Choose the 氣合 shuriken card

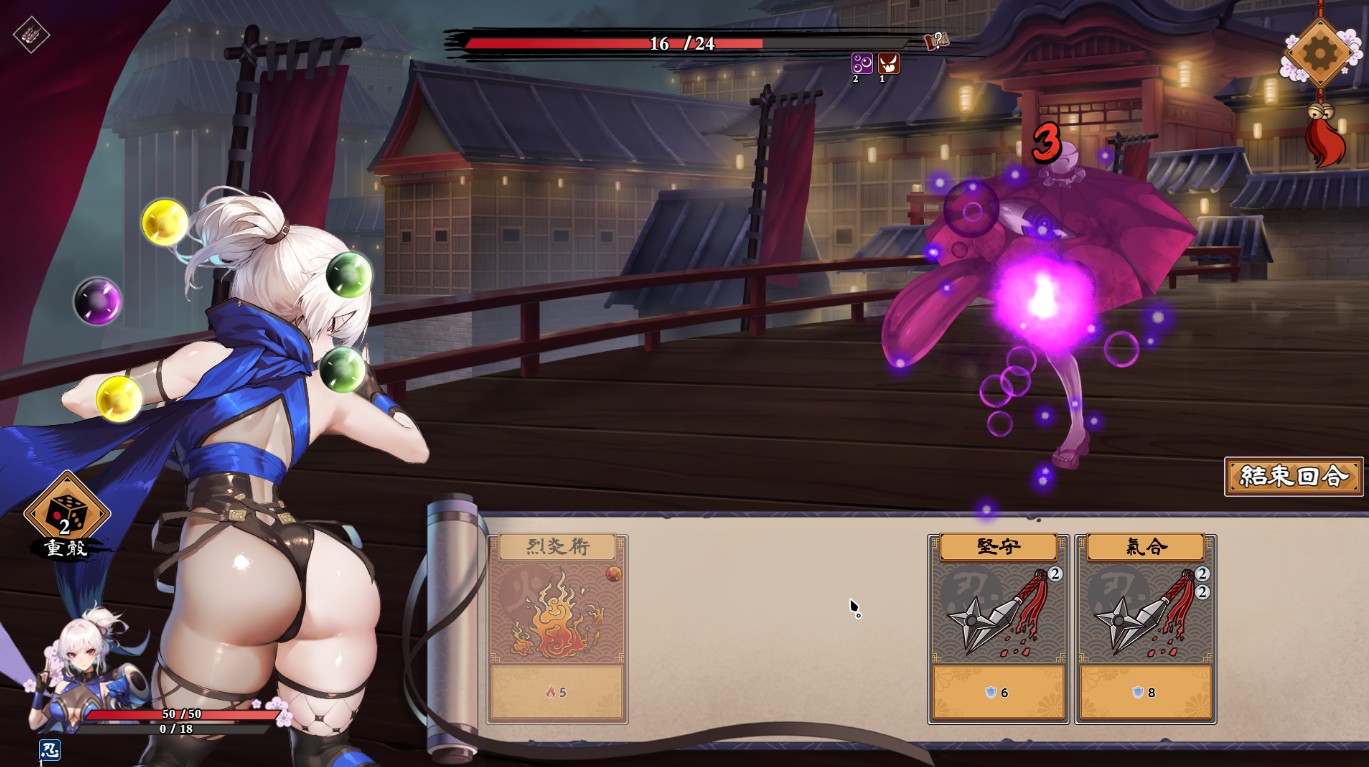pos(1146,628)
